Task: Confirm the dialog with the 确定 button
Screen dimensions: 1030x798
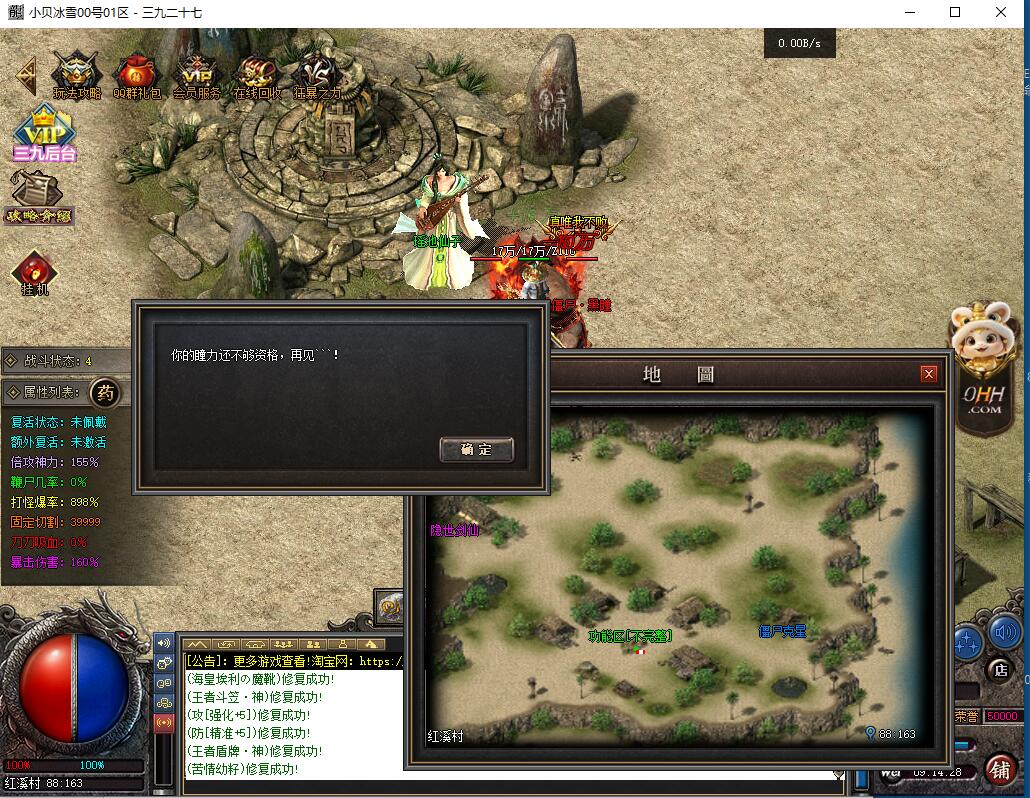Action: [477, 450]
